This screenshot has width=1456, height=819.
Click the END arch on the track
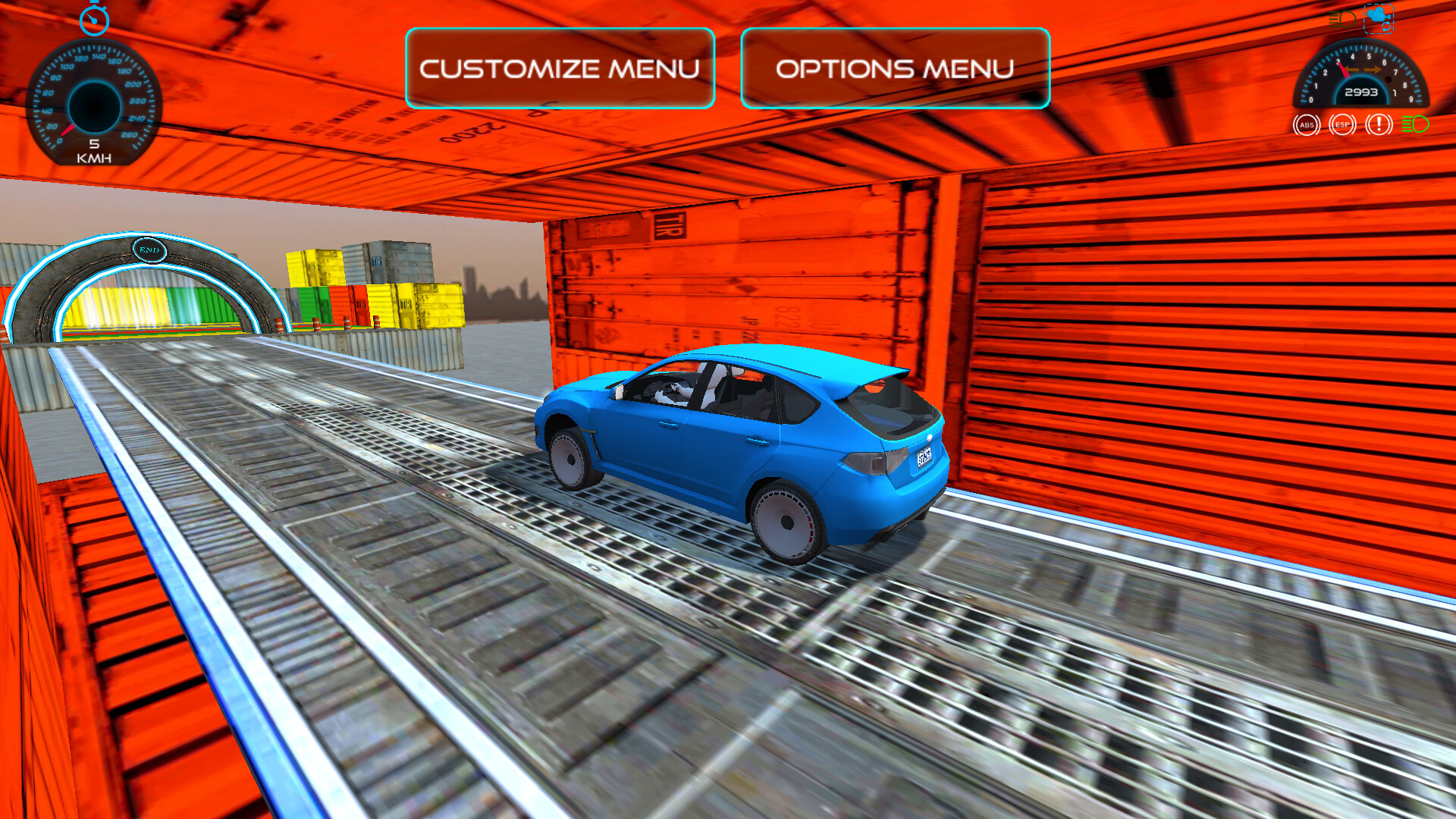(149, 249)
